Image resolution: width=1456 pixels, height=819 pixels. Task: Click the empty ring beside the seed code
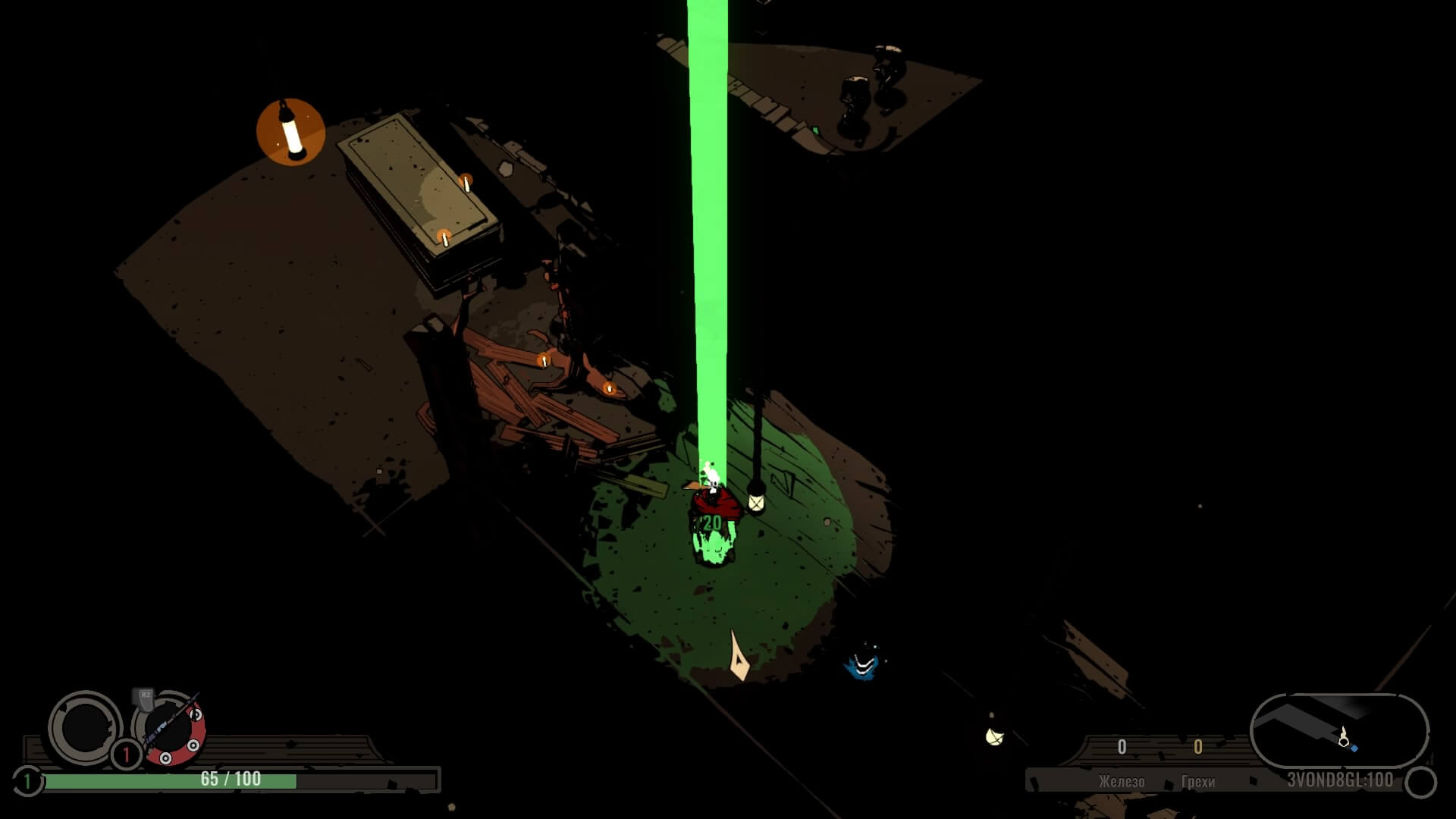click(x=1420, y=782)
